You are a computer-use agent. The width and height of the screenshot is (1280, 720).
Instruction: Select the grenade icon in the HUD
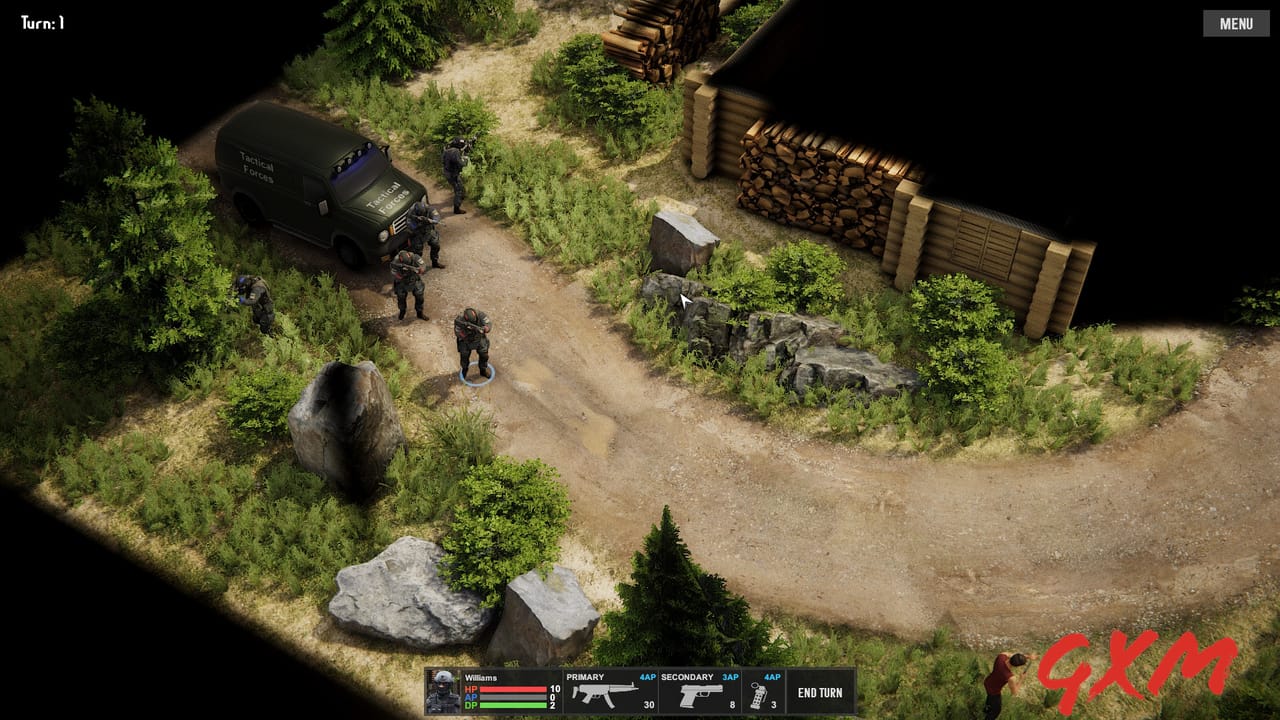(758, 693)
